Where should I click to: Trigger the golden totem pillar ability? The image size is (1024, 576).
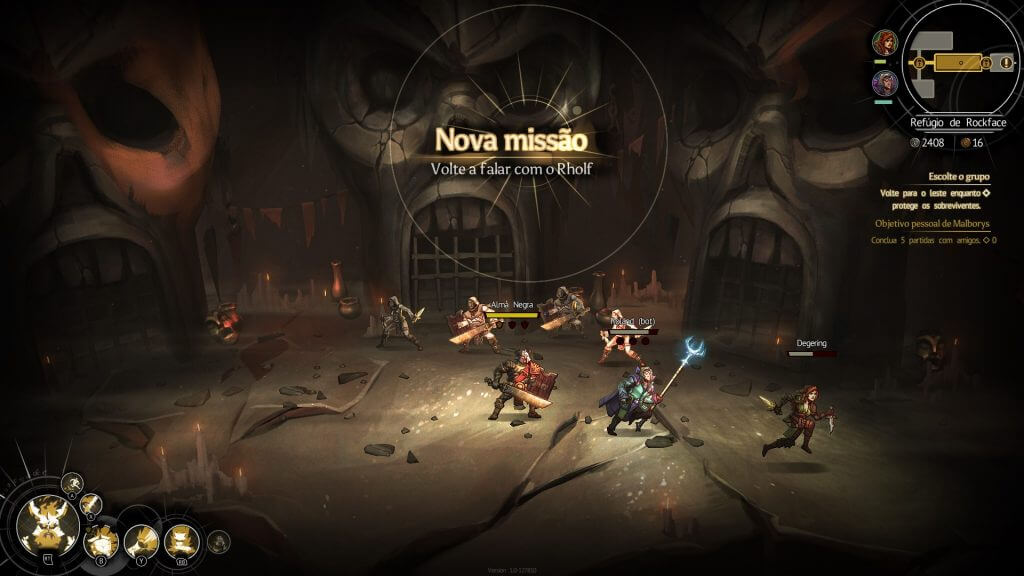[x=181, y=541]
